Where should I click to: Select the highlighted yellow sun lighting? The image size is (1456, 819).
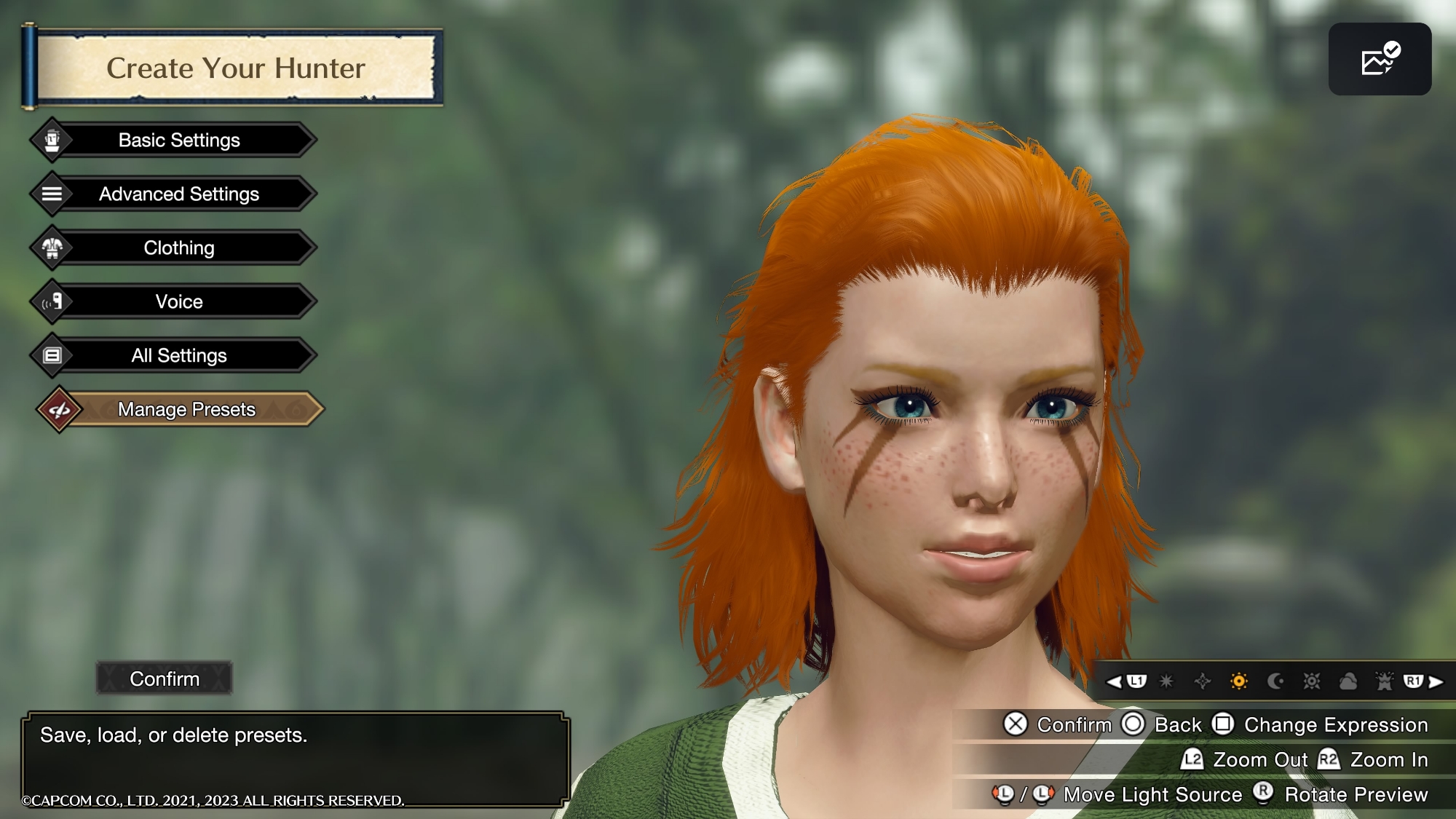[1238, 681]
